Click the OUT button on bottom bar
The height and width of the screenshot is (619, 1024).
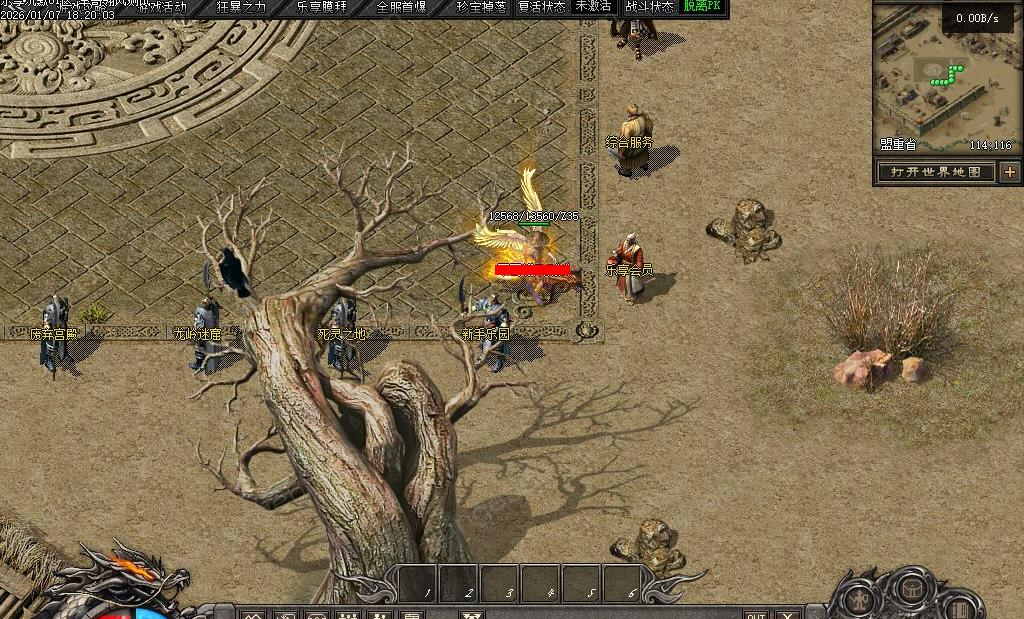(756, 614)
